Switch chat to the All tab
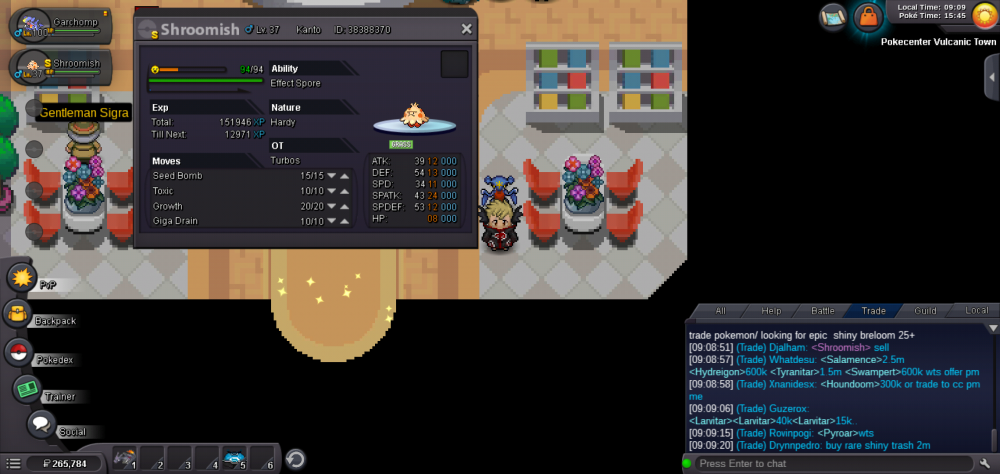This screenshot has height=474, width=1000. pos(720,310)
